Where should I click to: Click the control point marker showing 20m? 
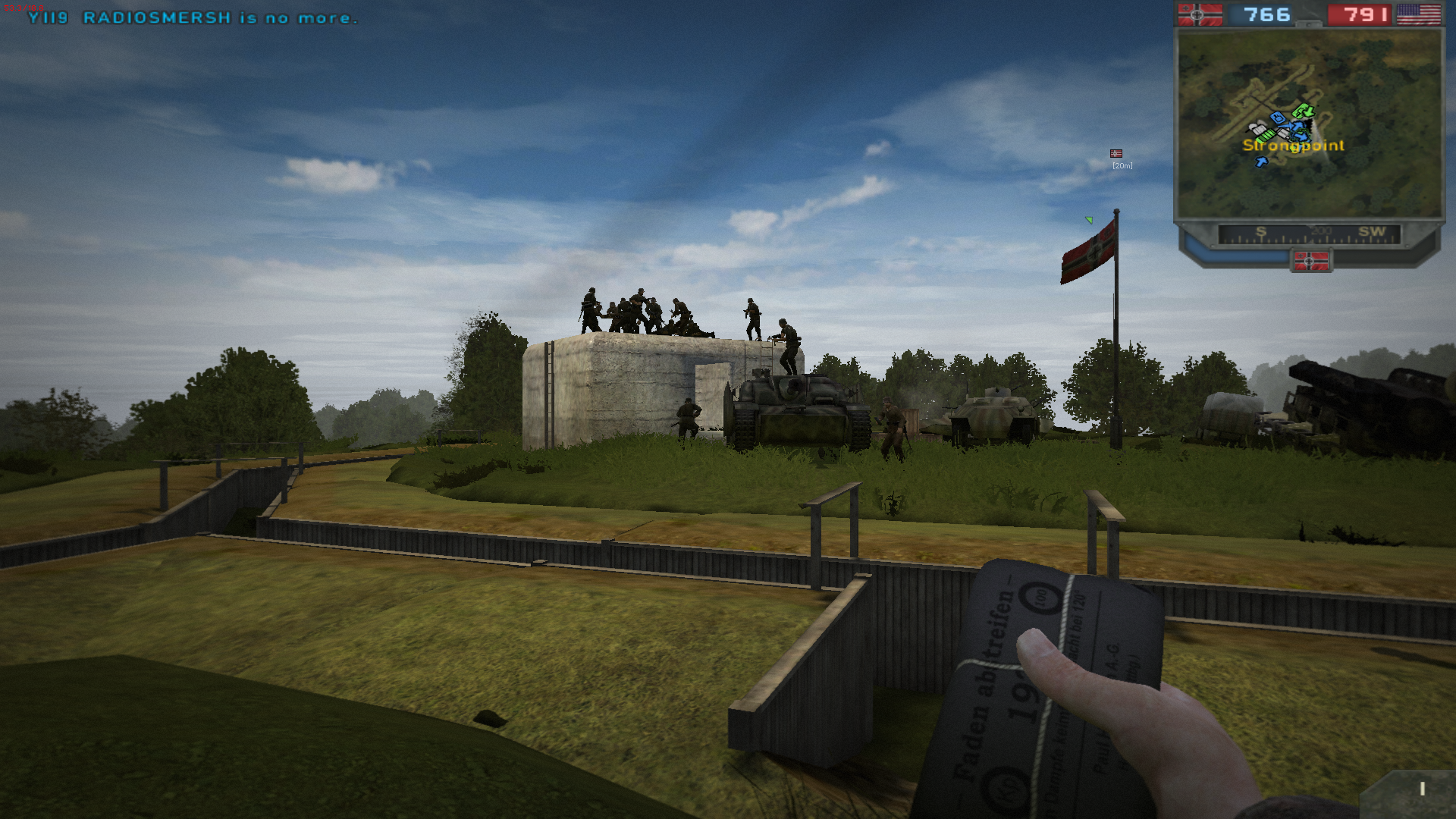point(1116,154)
